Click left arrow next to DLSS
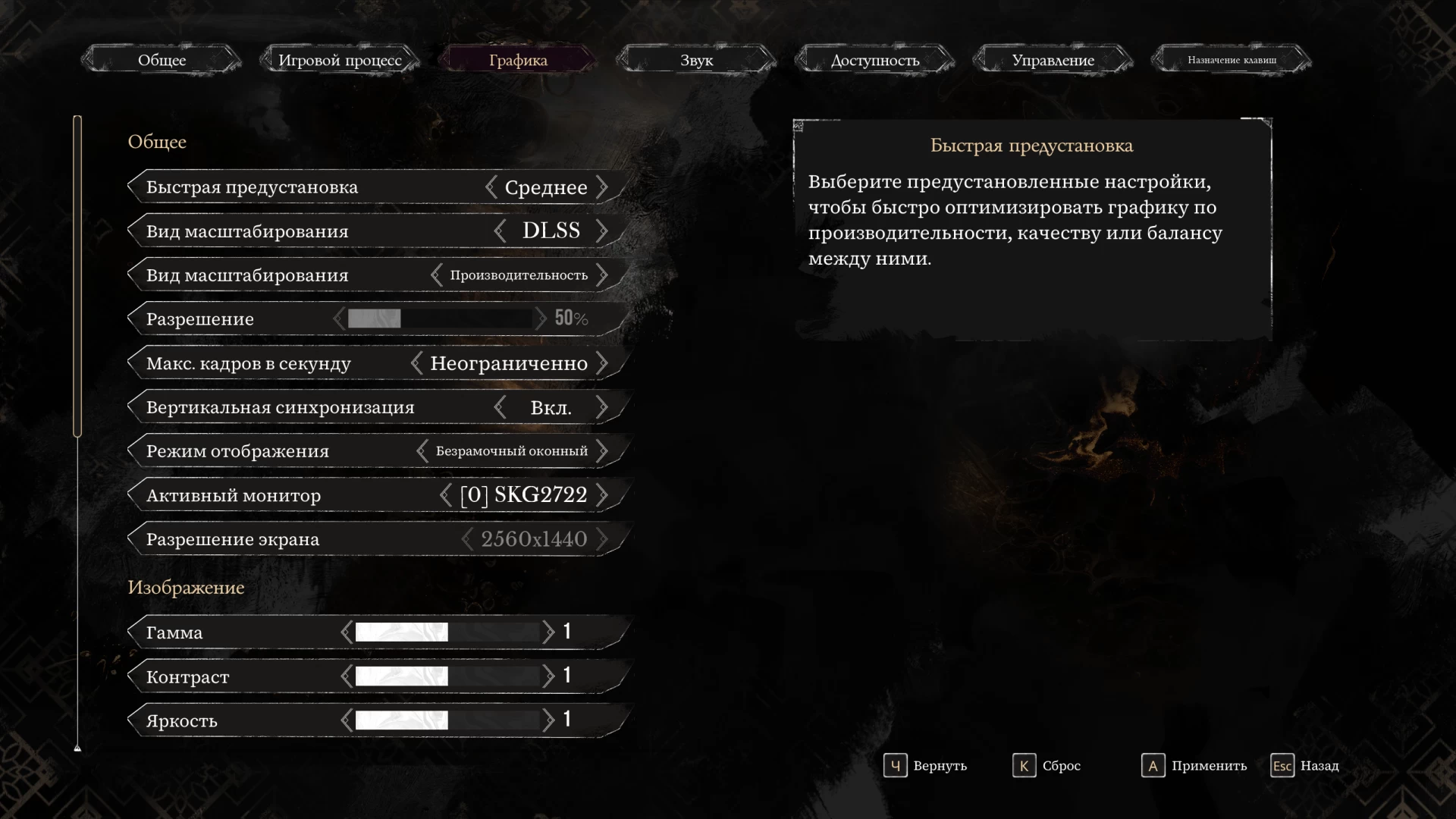 tap(500, 231)
